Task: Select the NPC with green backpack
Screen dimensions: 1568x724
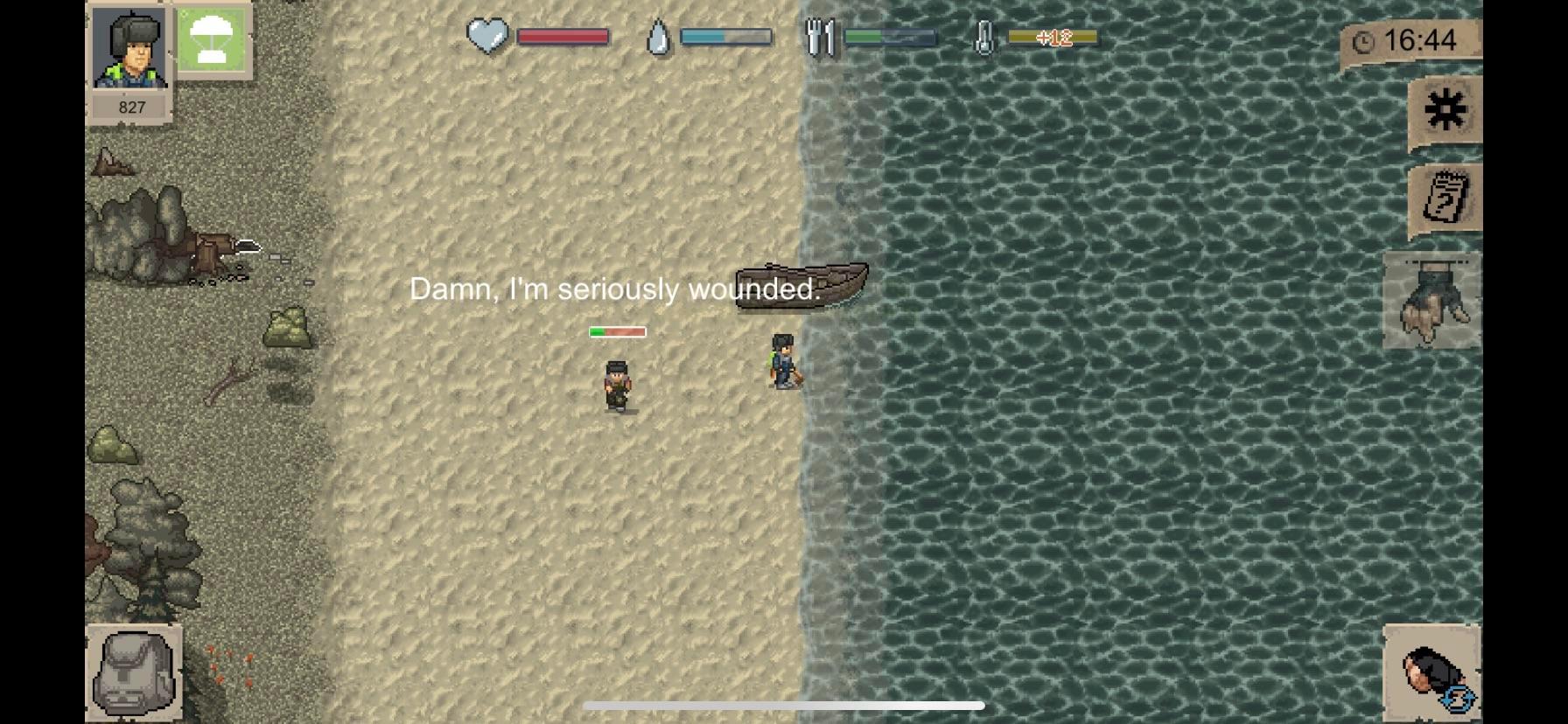Action: (783, 363)
